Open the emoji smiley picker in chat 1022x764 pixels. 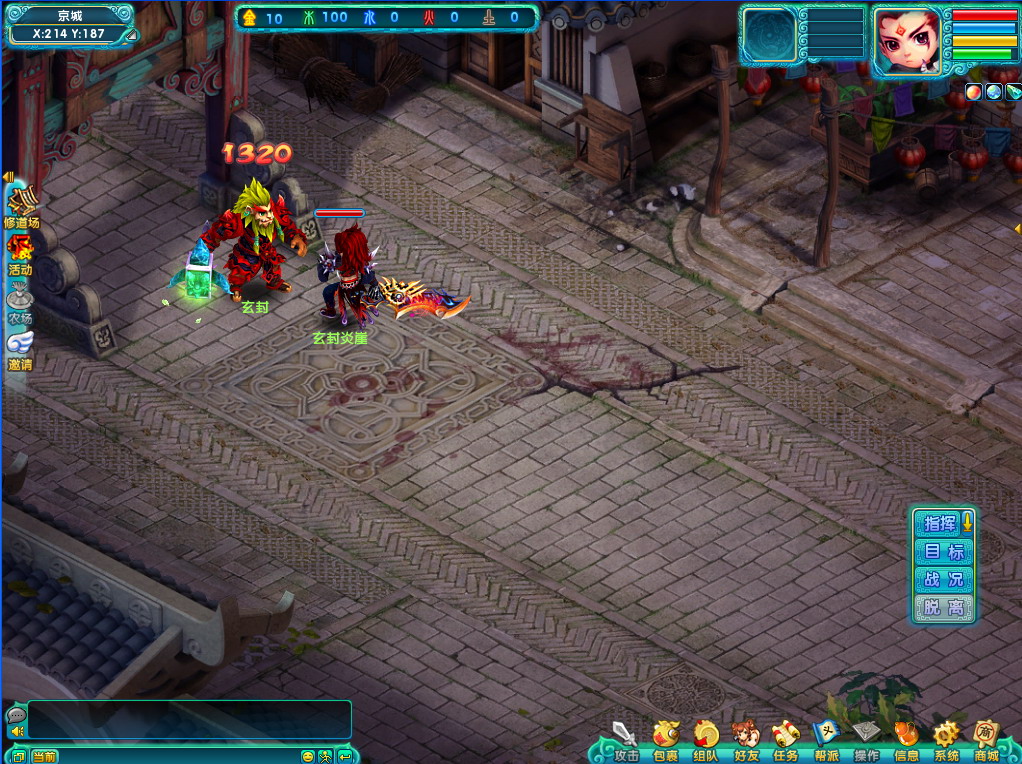tap(308, 756)
